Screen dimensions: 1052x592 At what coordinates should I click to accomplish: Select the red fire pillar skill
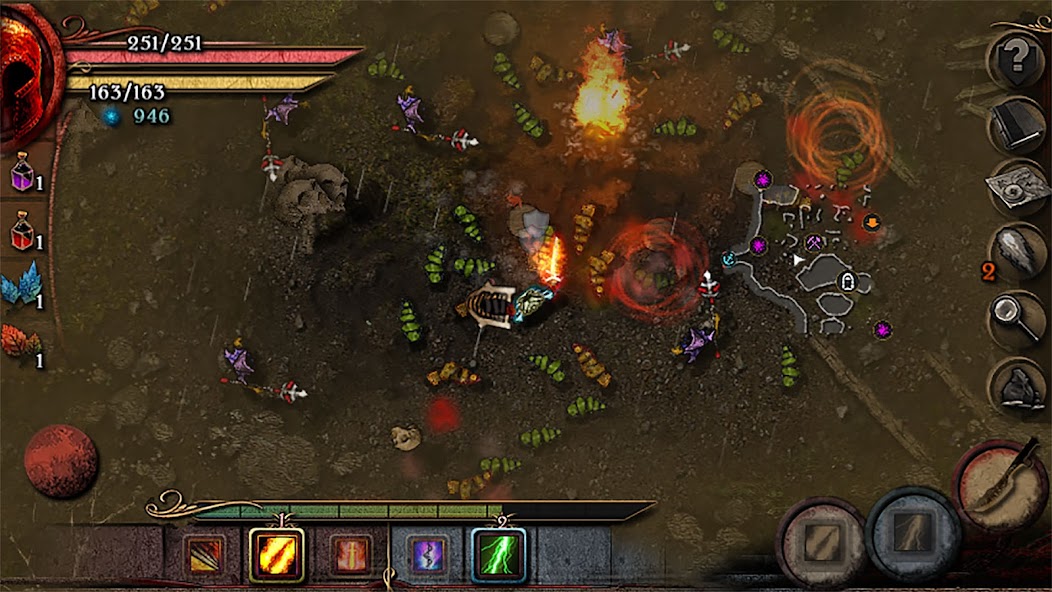click(x=351, y=555)
